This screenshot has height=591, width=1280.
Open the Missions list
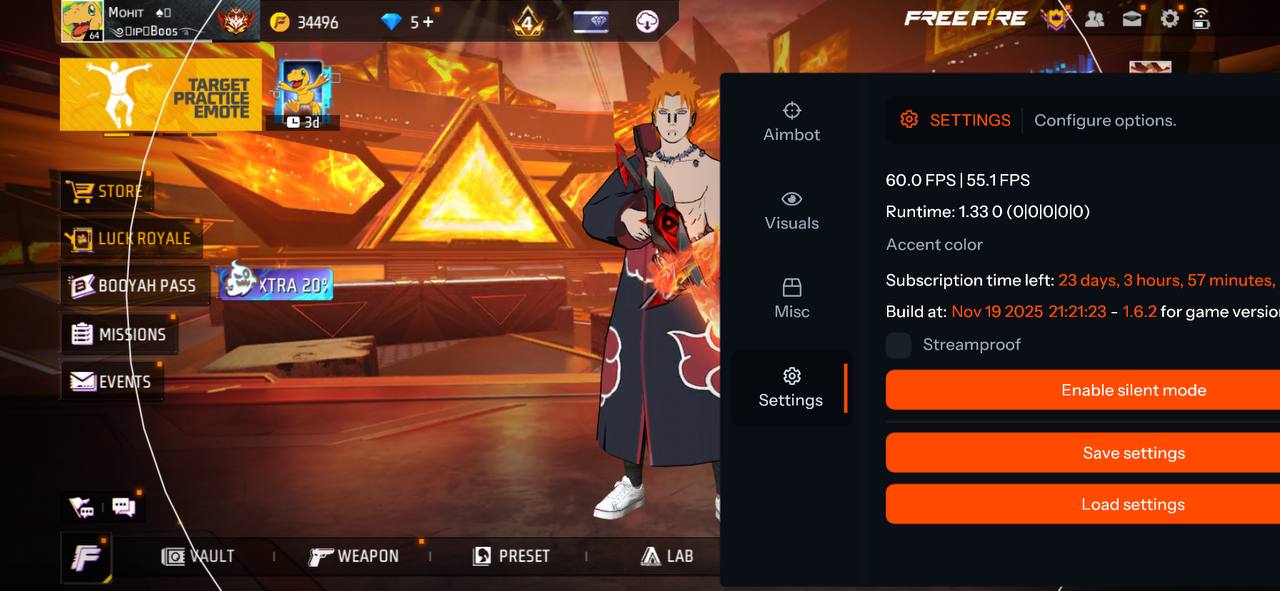click(x=118, y=334)
